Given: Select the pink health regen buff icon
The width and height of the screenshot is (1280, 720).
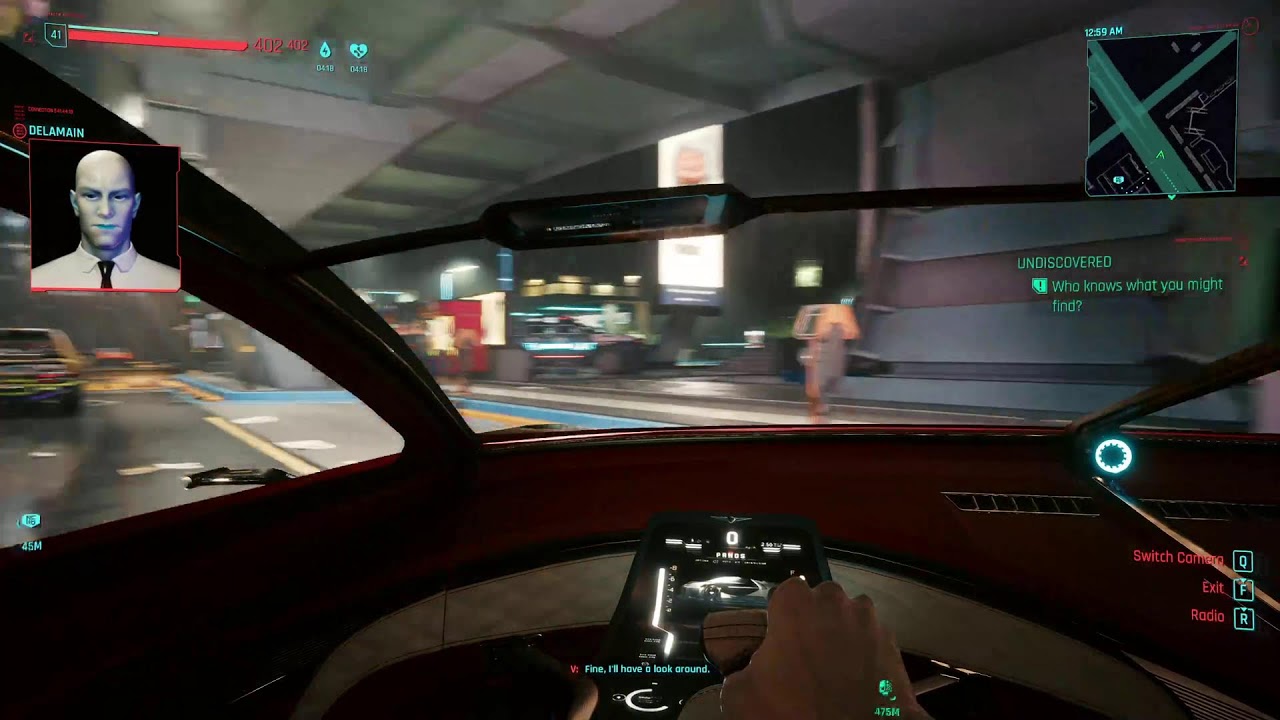Looking at the screenshot, I should click(x=359, y=46).
